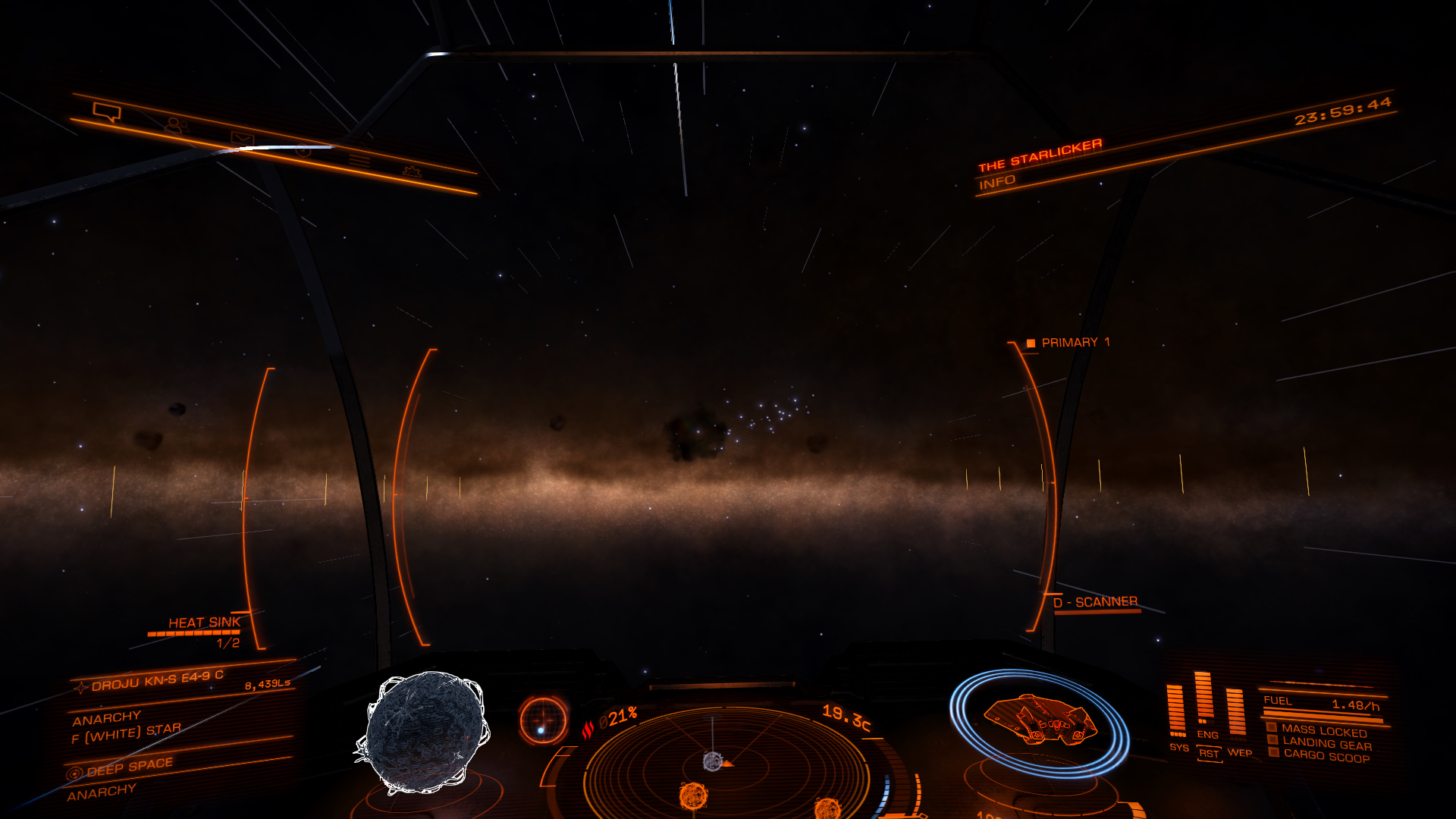Select the INFO panel tab
The image size is (1456, 819).
(x=997, y=182)
